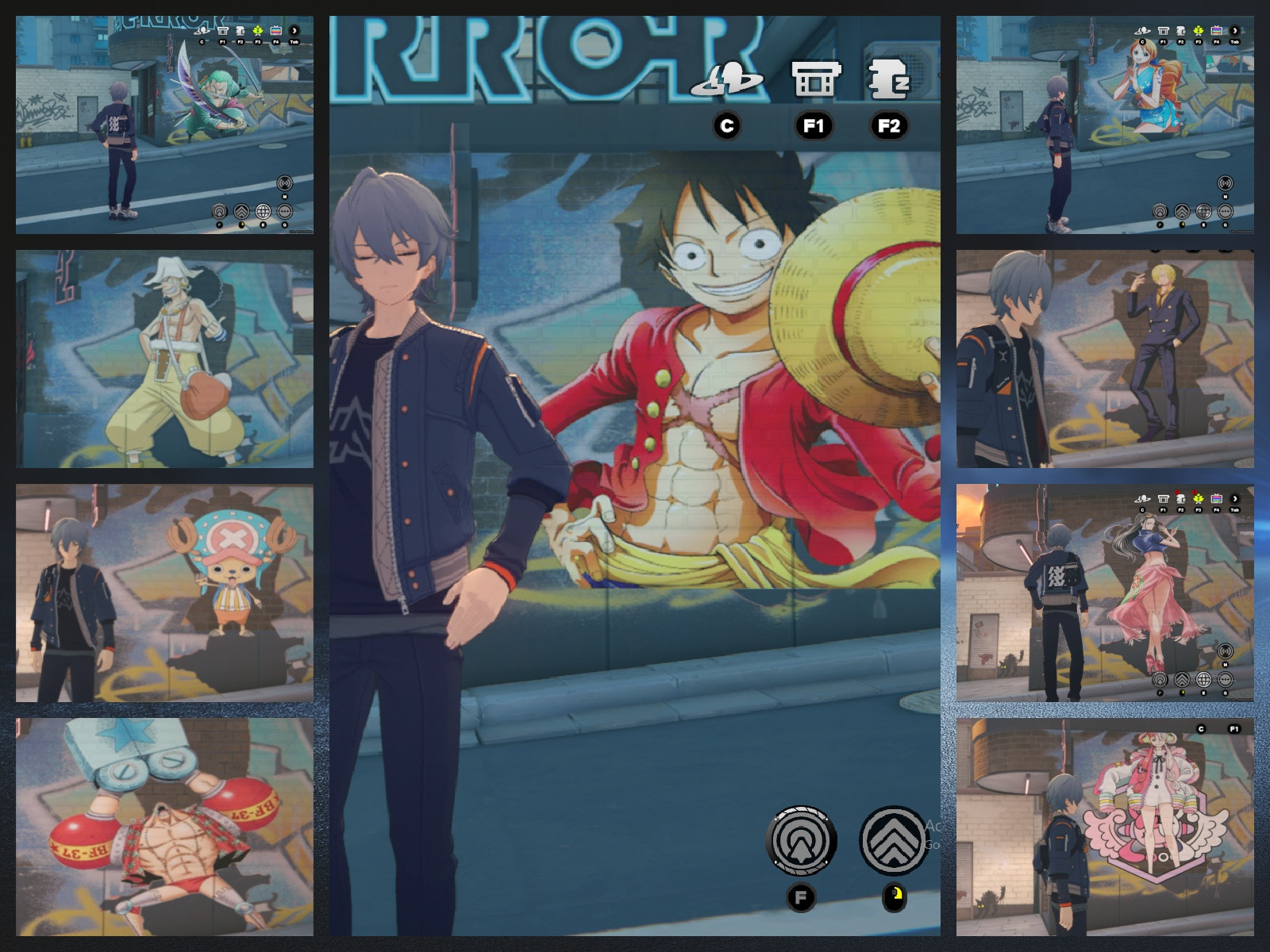Toggle the circular P control icon

click(219, 211)
